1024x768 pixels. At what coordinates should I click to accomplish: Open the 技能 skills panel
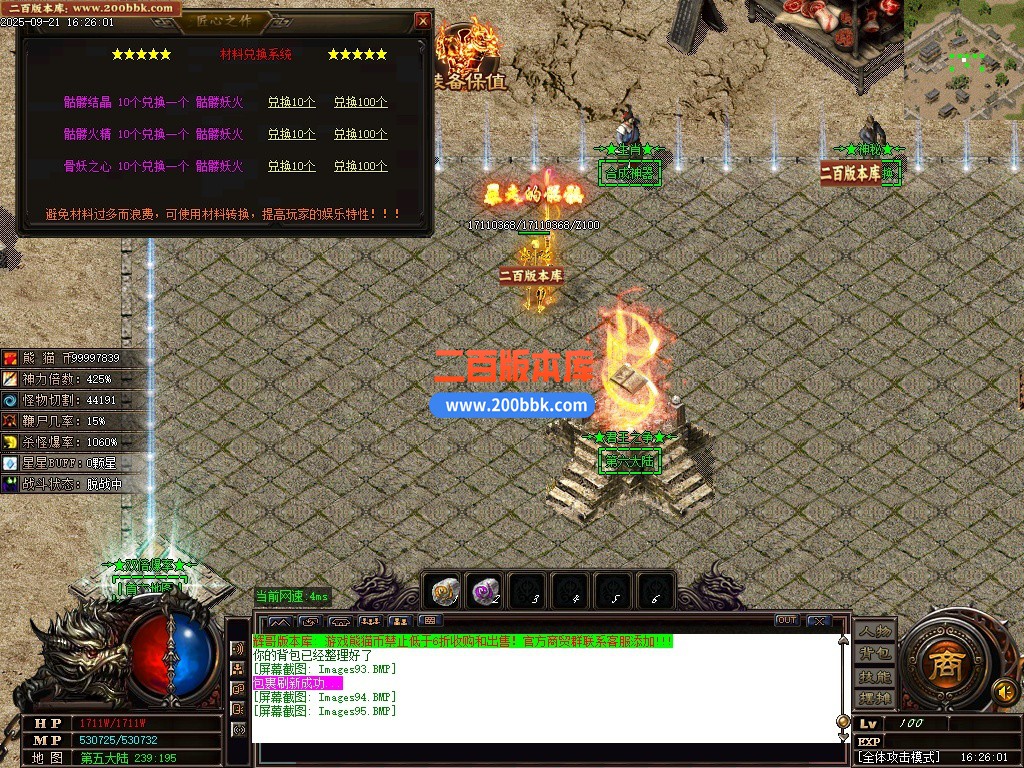874,676
